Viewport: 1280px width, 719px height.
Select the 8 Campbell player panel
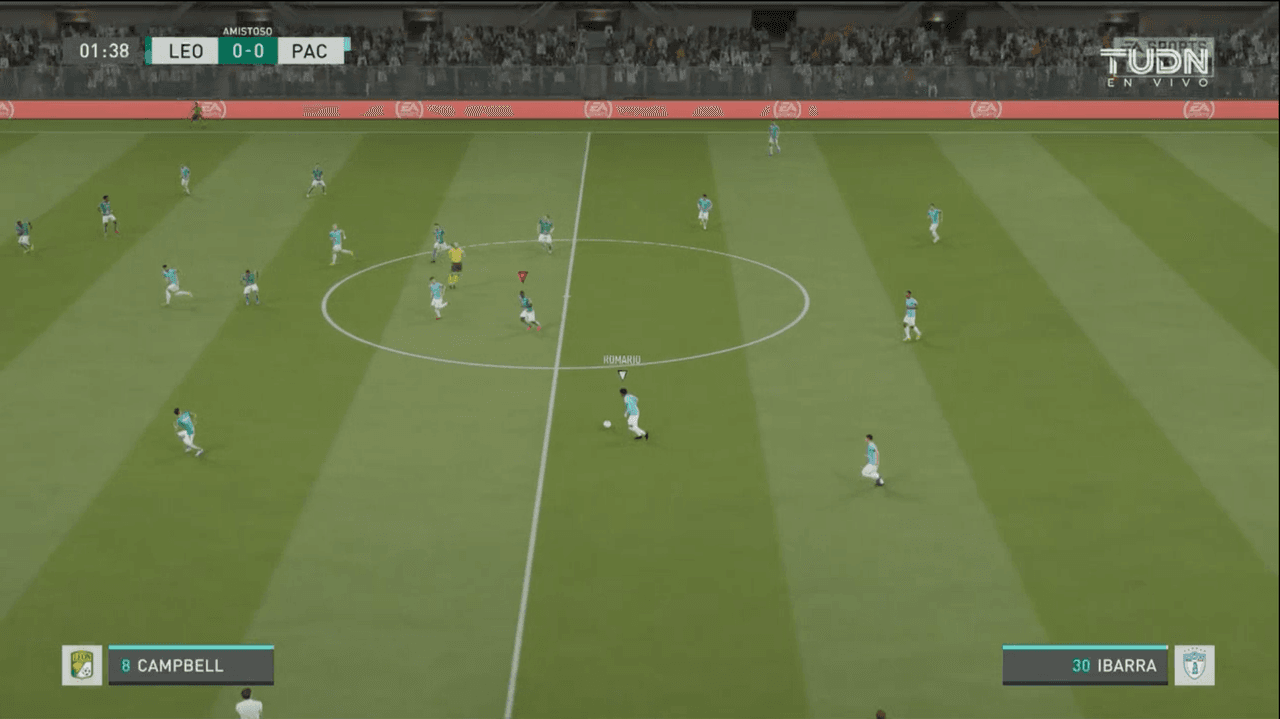tap(190, 666)
